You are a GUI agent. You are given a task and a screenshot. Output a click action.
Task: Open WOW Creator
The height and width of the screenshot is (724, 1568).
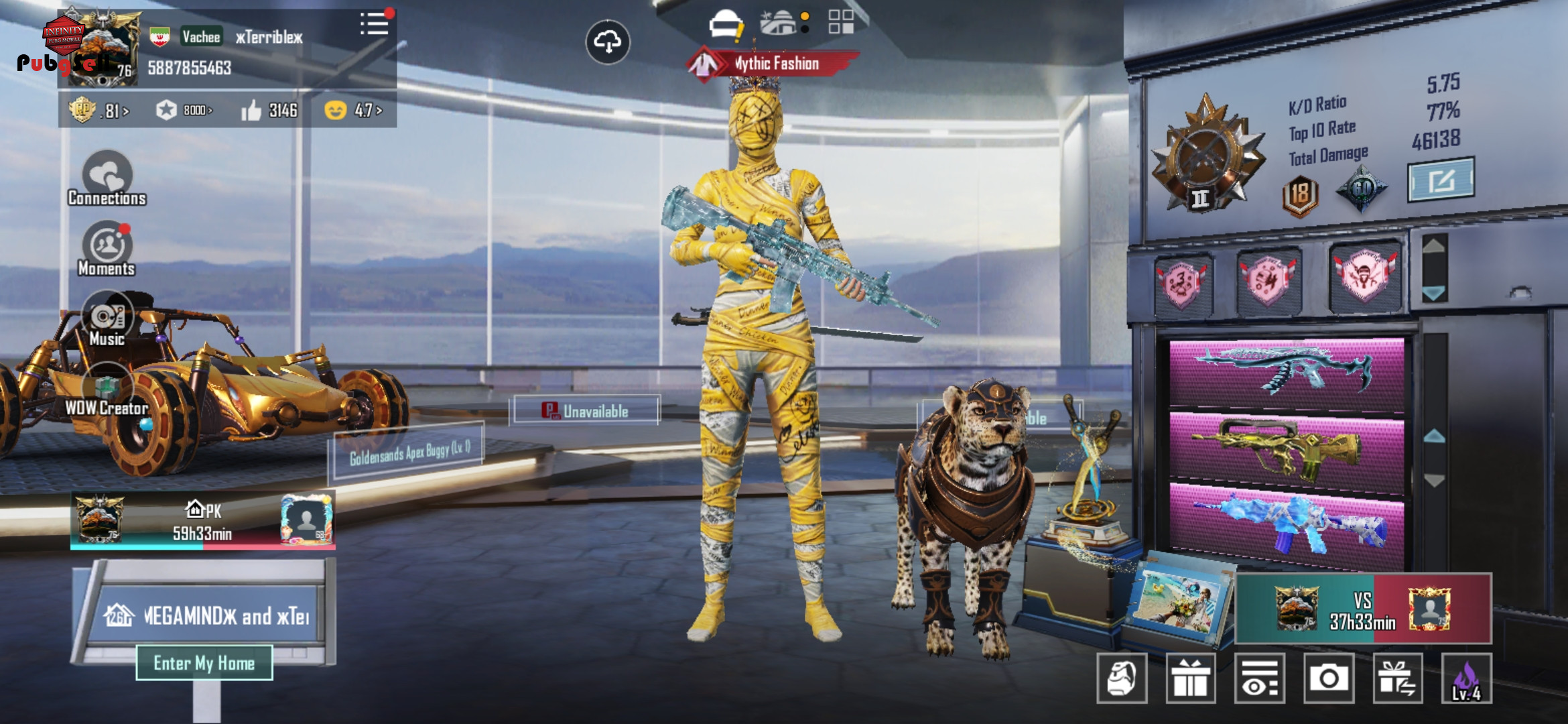click(107, 391)
